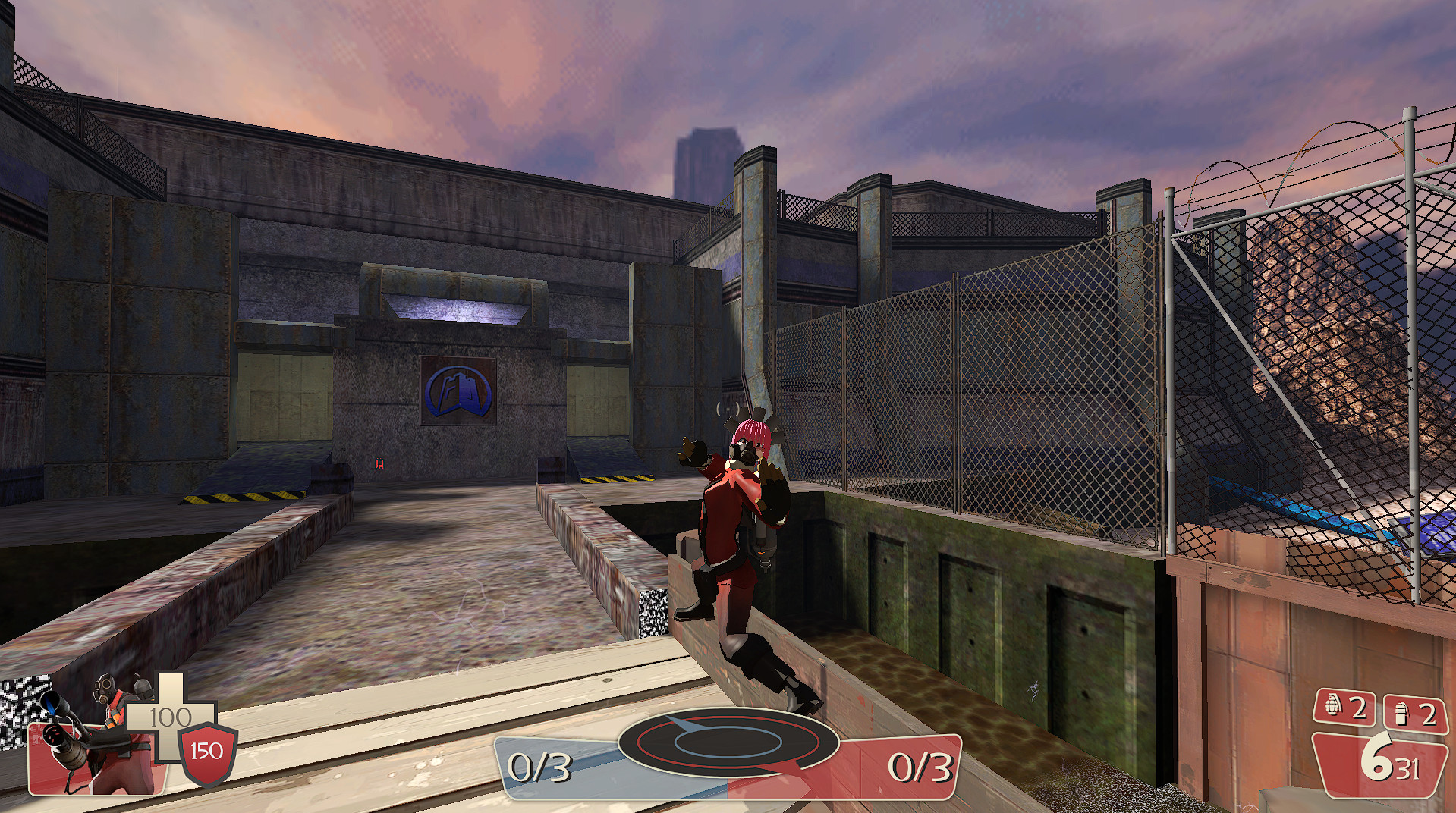Screen dimensions: 1456x813
Task: Click the red armor shield emblem
Action: point(205,751)
